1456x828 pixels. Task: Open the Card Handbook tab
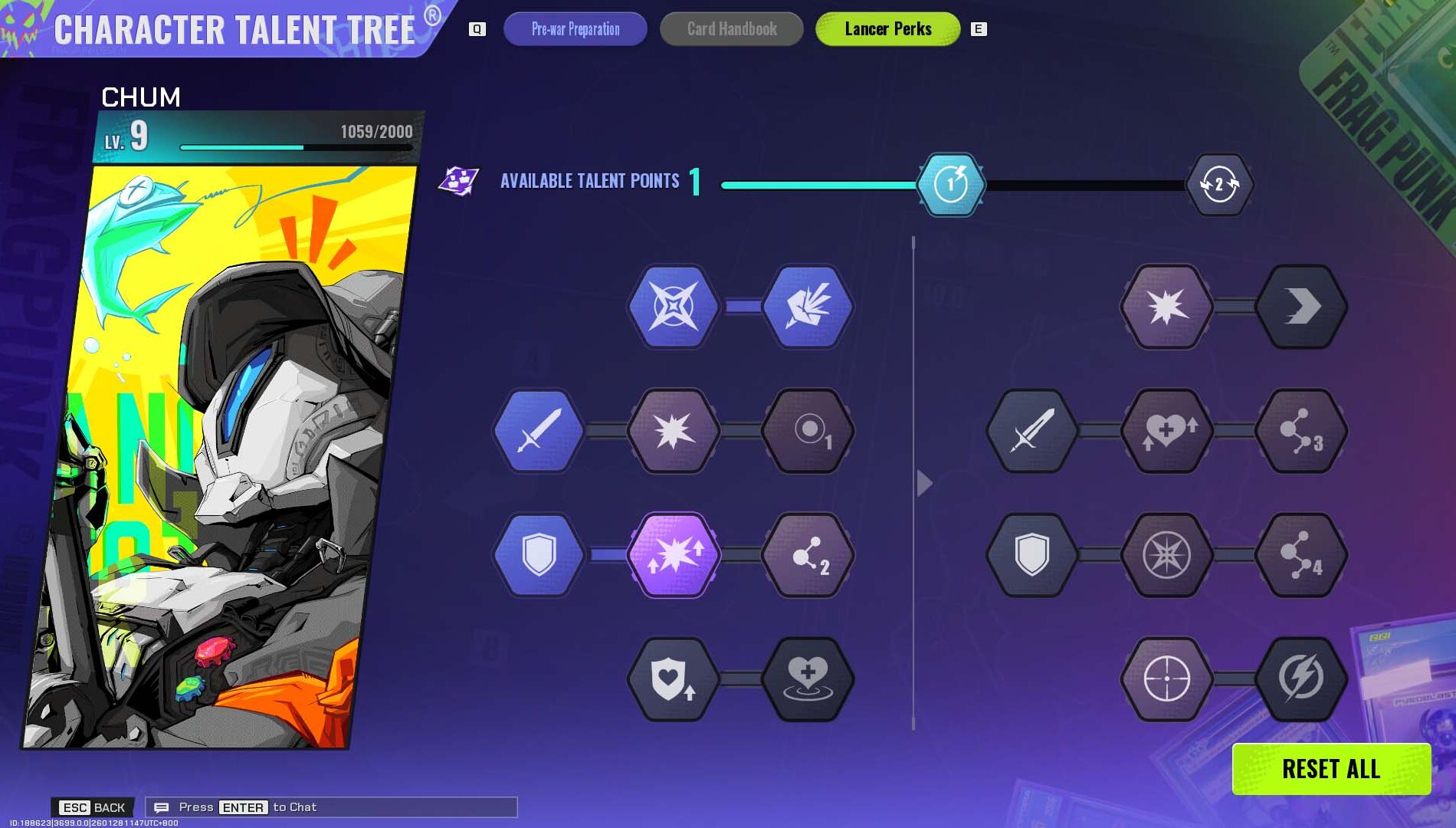730,29
